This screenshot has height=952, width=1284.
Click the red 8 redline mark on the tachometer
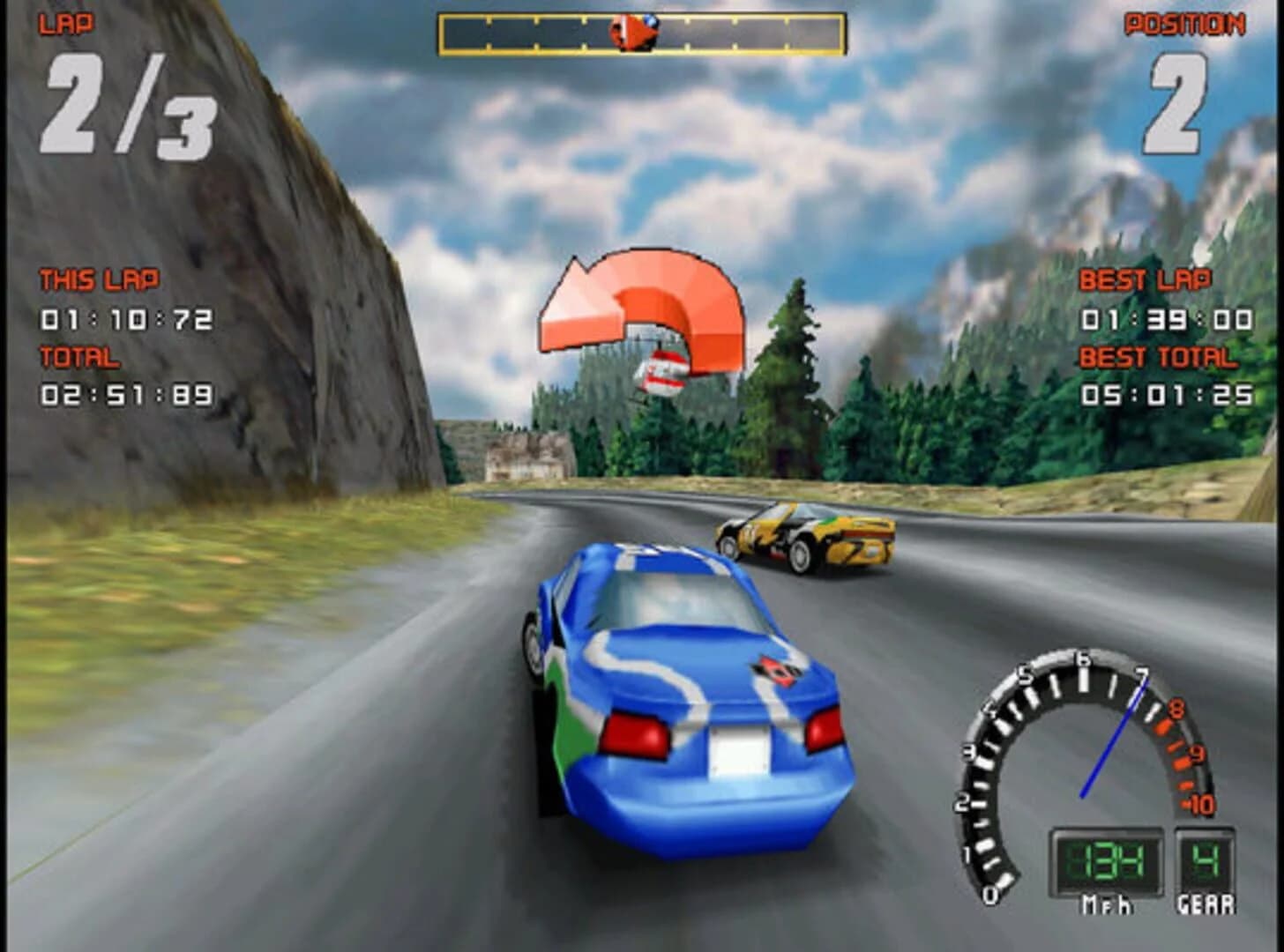[x=1173, y=705]
